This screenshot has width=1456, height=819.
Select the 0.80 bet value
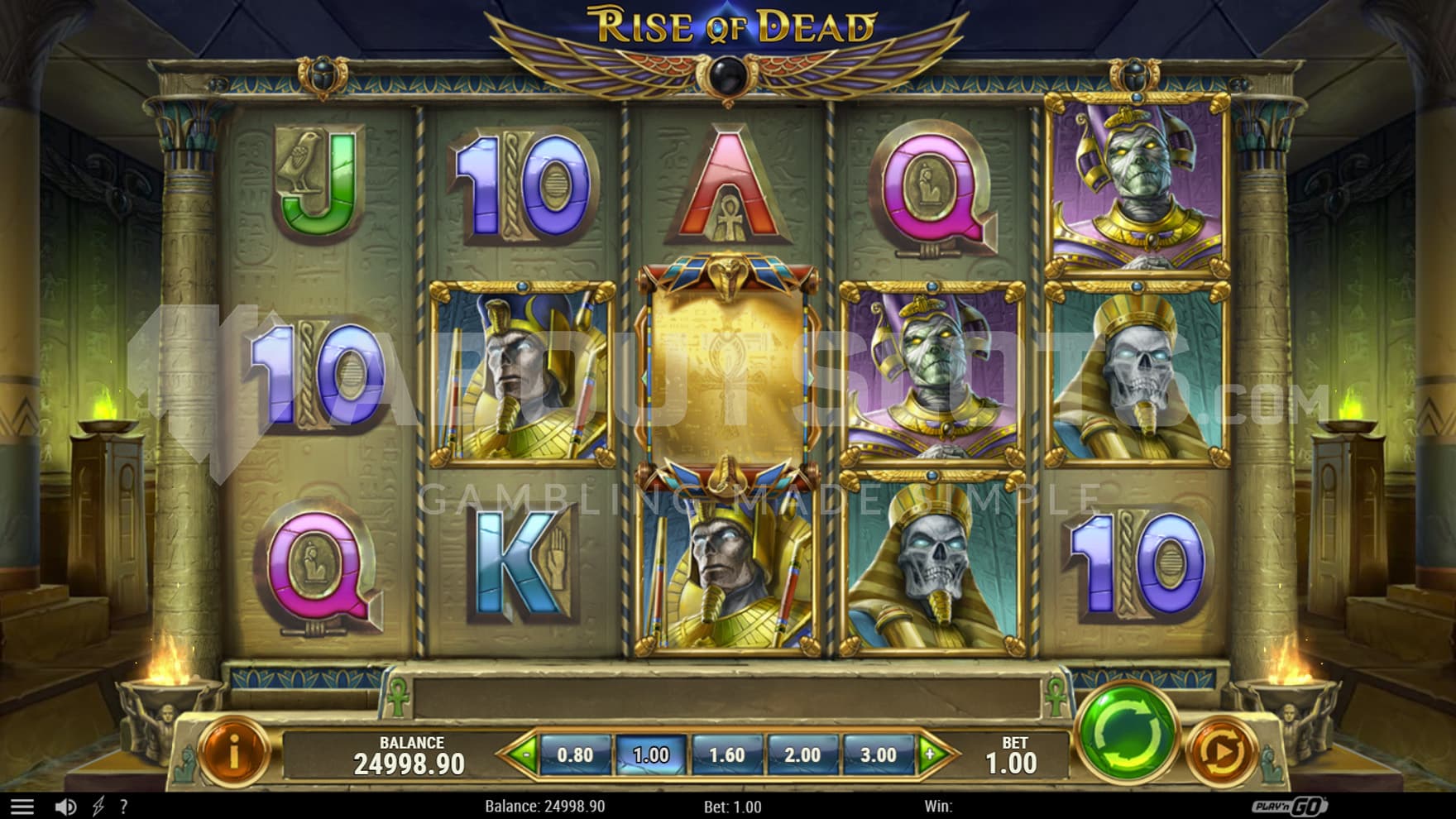575,755
